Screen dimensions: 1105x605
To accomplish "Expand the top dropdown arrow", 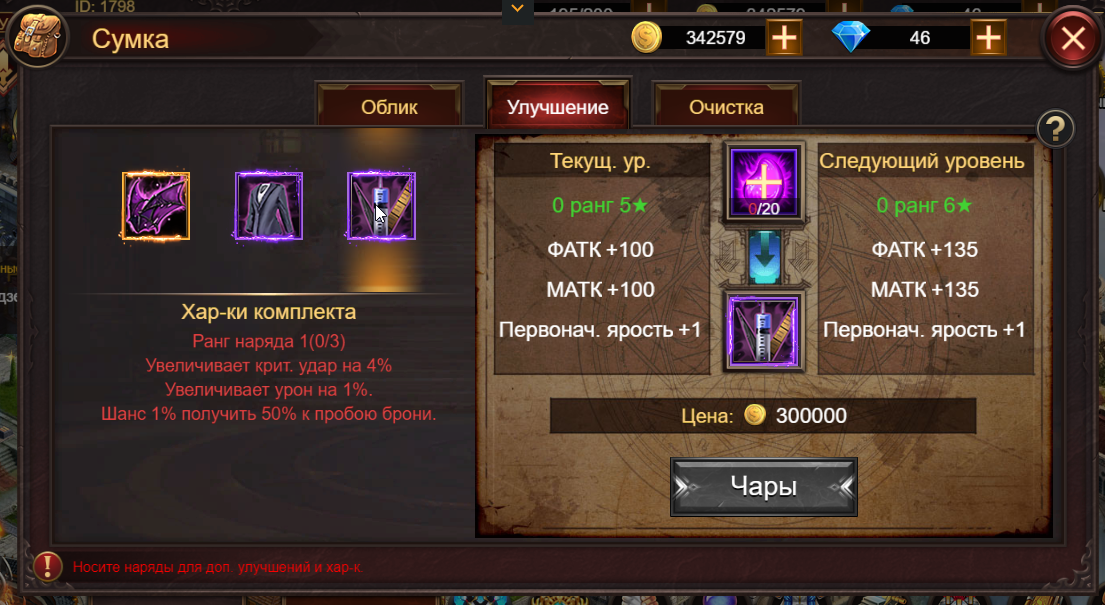I will [517, 9].
